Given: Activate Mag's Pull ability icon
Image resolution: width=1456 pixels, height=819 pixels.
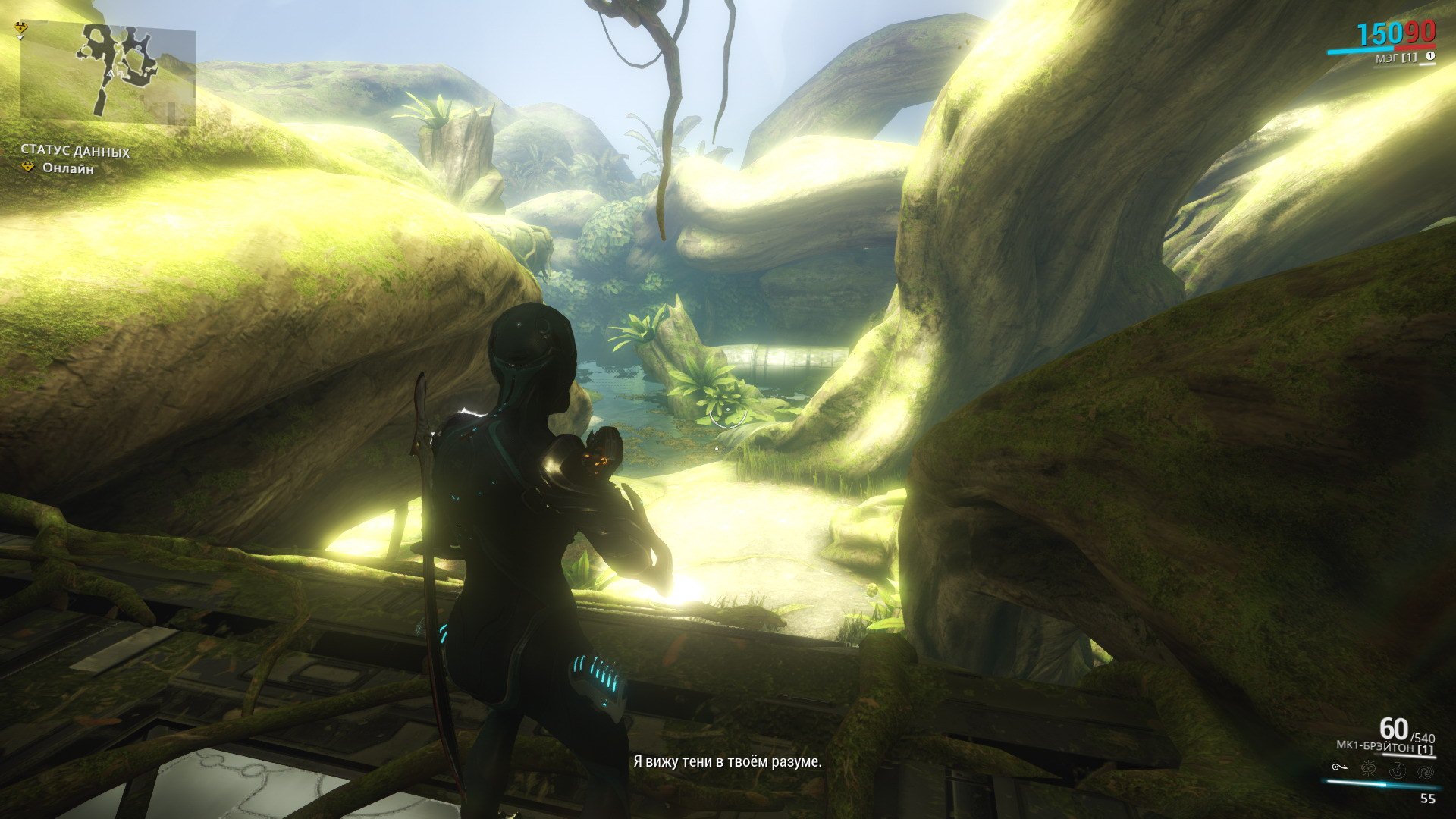Looking at the screenshot, I should (1340, 768).
